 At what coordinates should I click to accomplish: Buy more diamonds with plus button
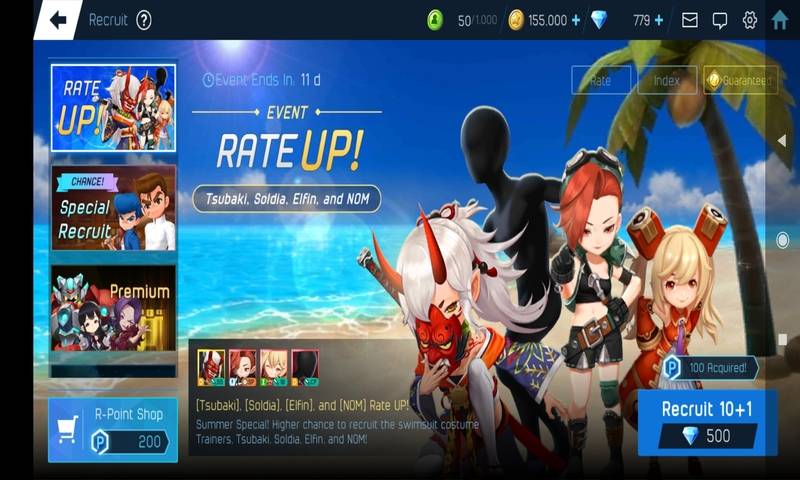pyautogui.click(x=658, y=20)
